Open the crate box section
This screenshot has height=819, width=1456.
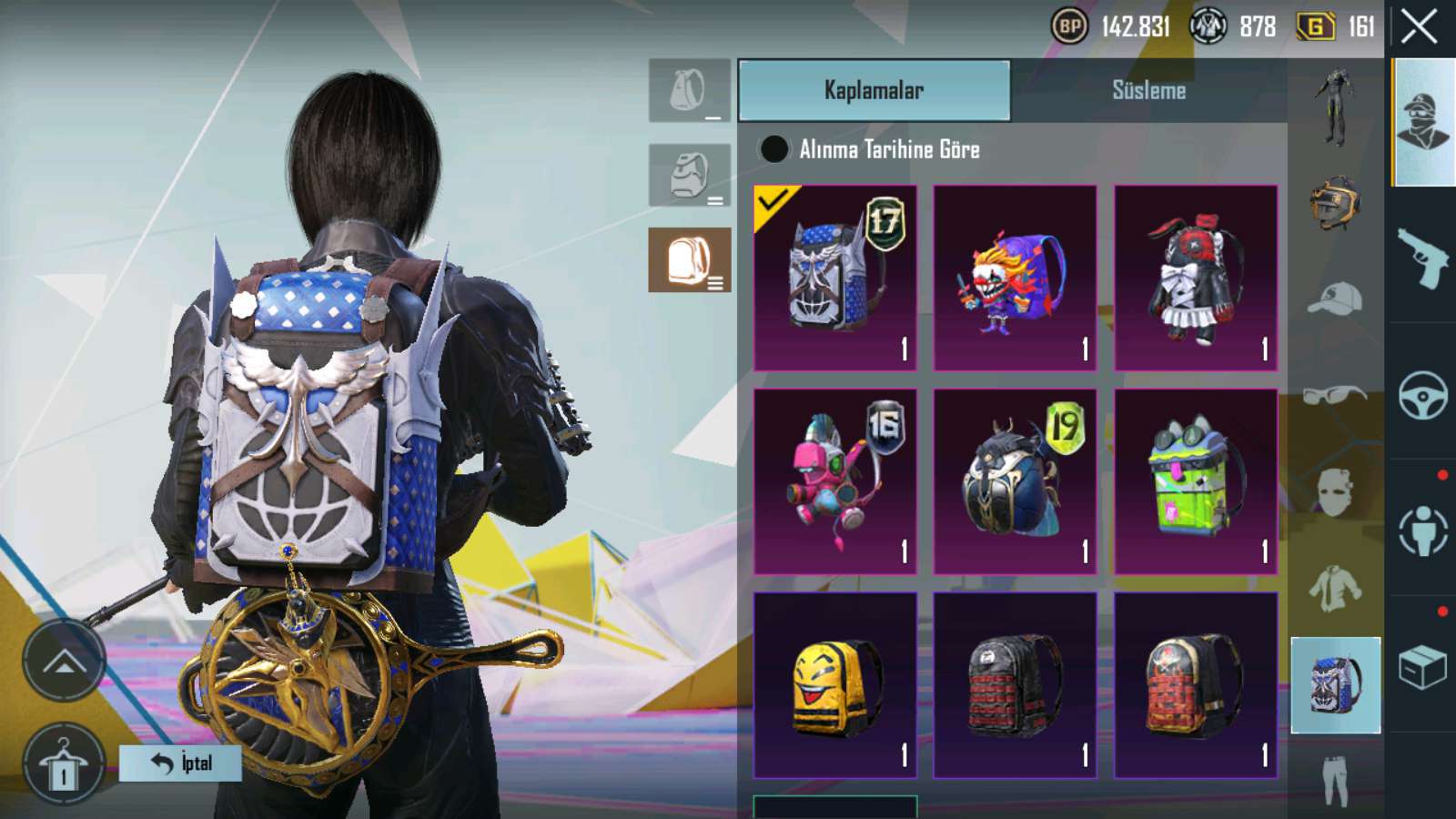pos(1423,668)
